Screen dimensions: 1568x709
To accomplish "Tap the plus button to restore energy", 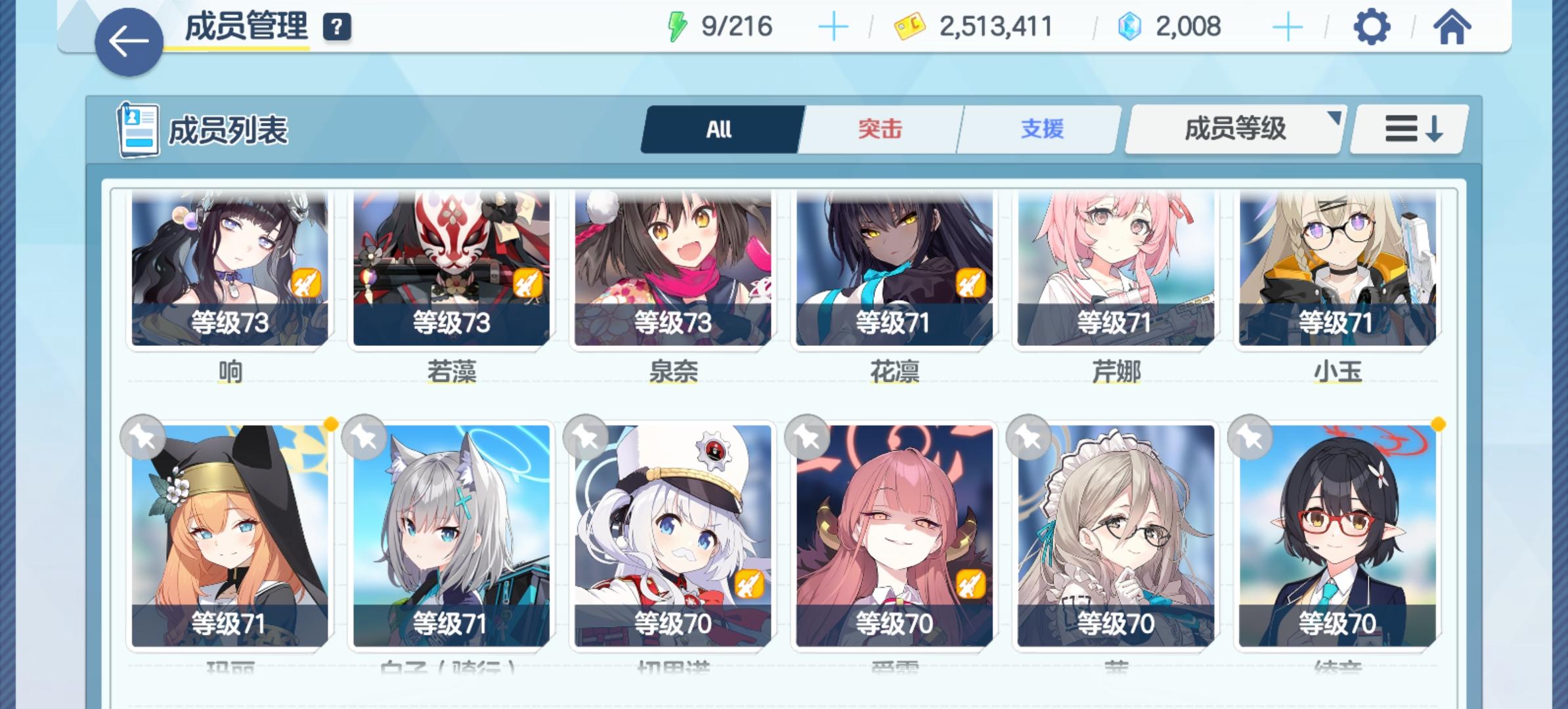I will click(833, 28).
